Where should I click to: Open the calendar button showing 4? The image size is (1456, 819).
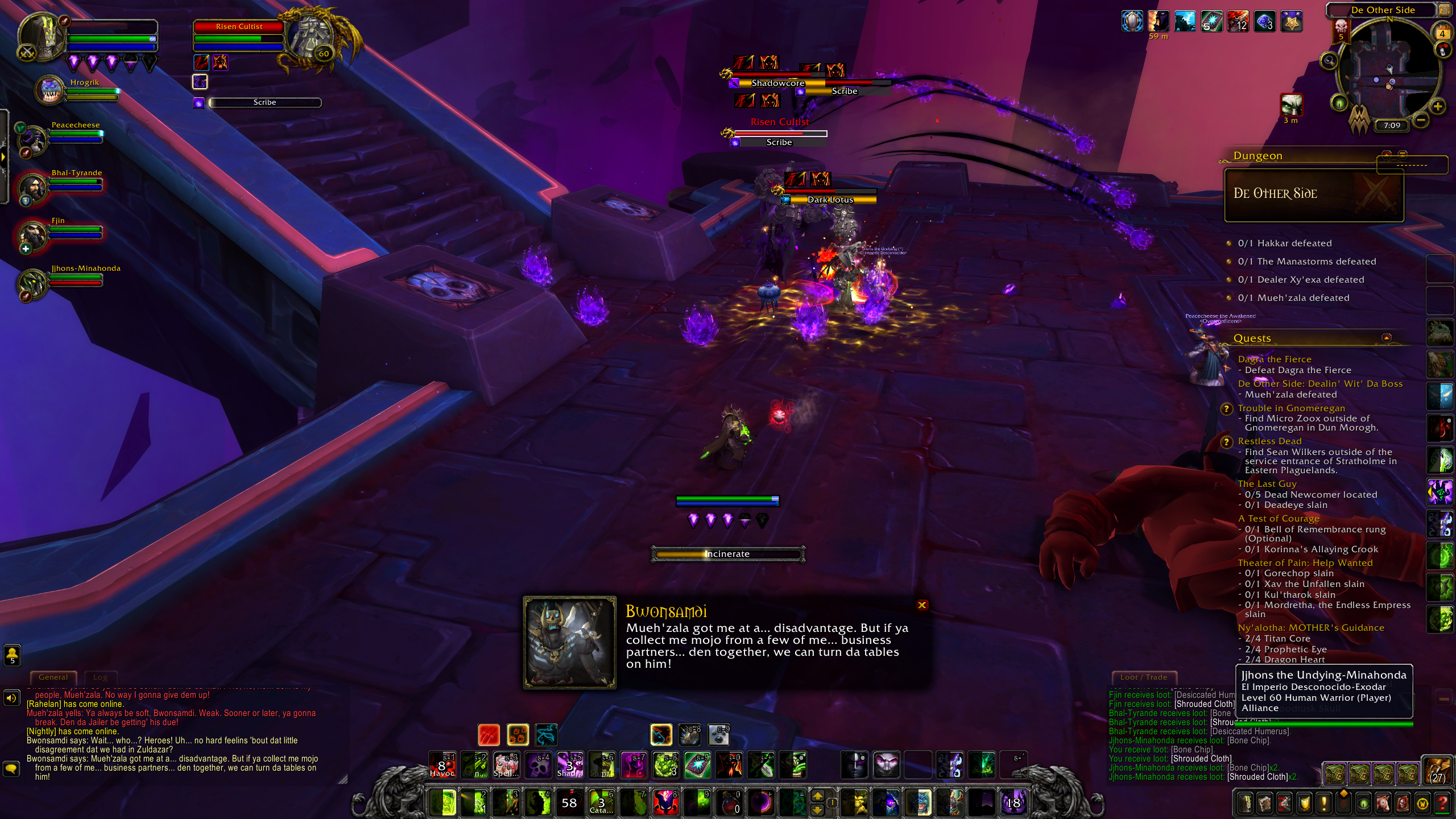point(1442,33)
